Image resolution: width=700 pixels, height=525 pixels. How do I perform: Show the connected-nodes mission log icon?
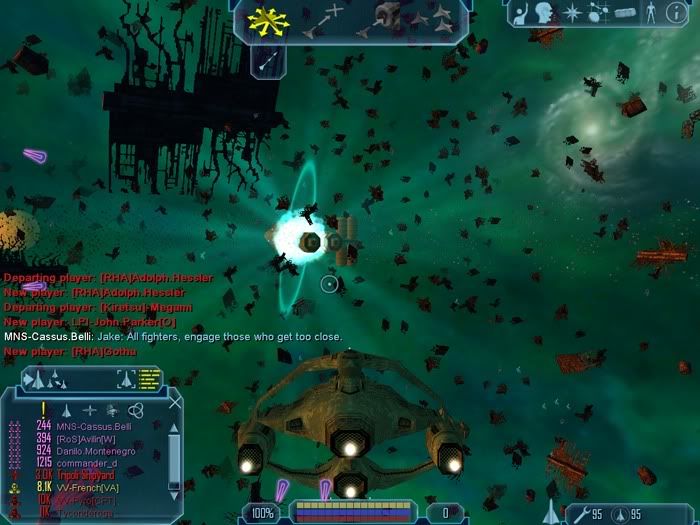point(598,14)
